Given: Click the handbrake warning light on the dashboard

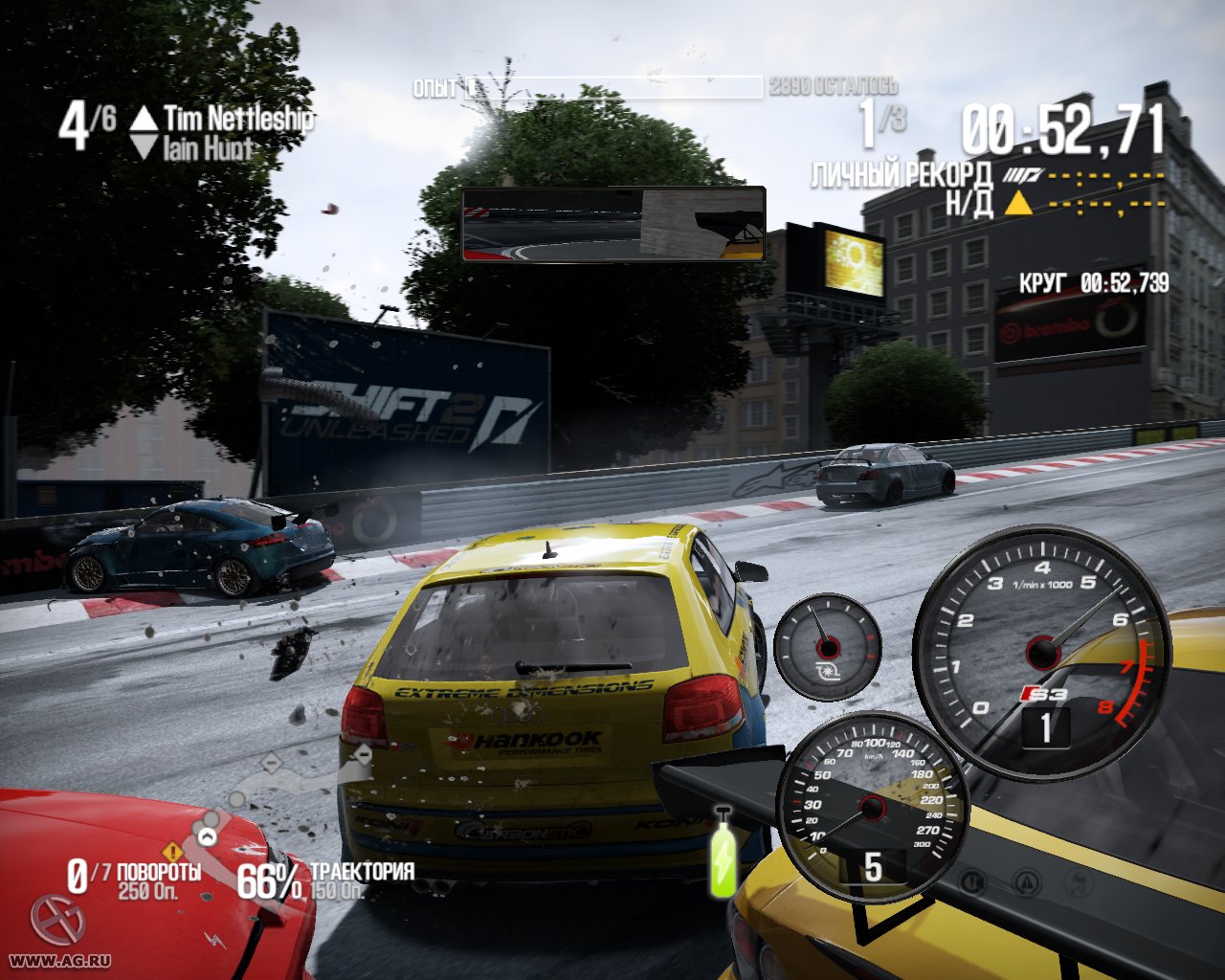Looking at the screenshot, I should [973, 881].
